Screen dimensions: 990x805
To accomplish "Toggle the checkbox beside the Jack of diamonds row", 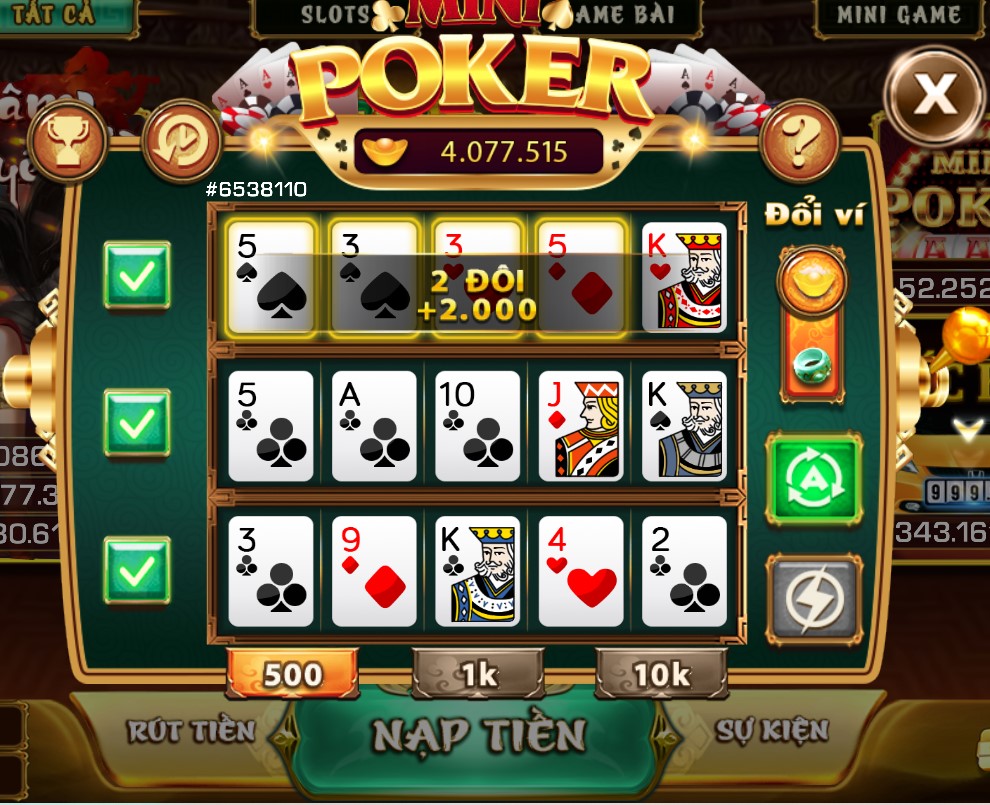I will click(137, 424).
